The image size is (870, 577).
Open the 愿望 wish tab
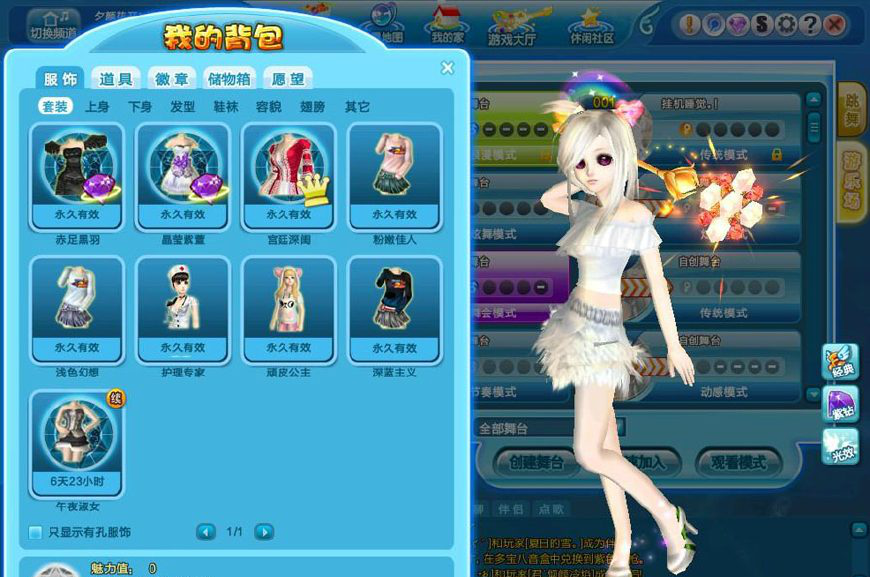288,79
